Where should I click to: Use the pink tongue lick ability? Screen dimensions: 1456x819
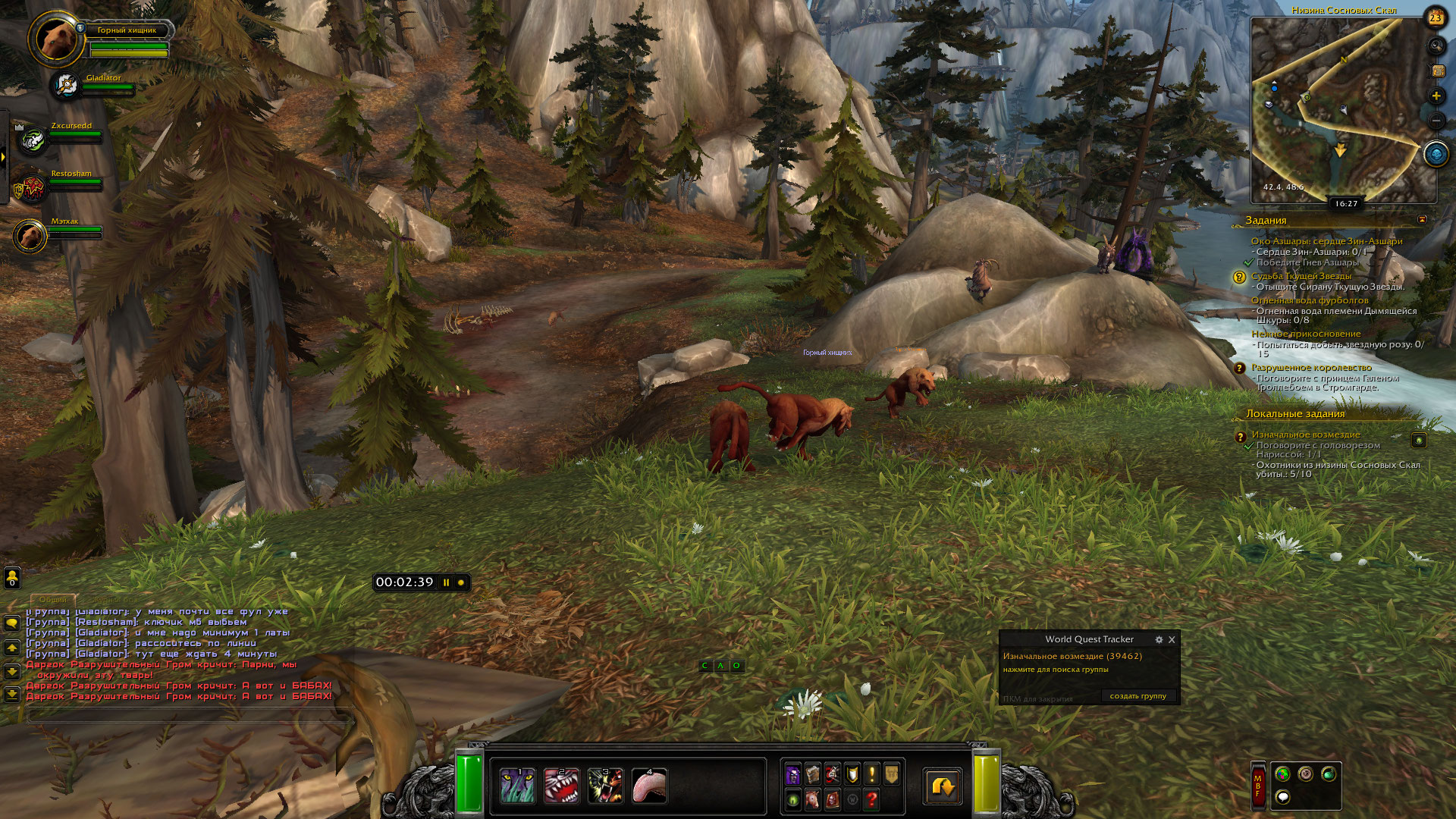649,786
